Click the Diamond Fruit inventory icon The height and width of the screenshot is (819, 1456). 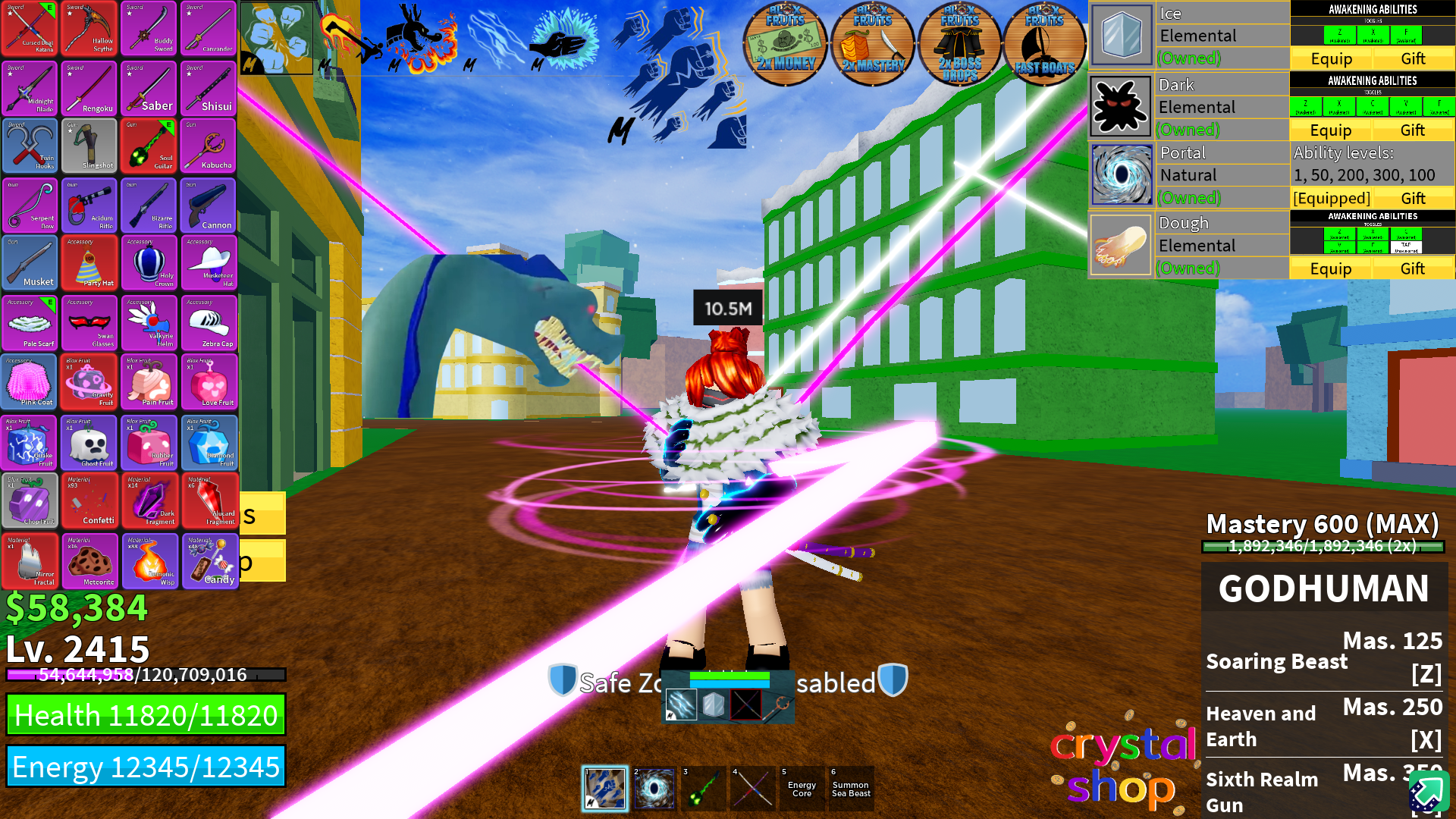coord(209,442)
